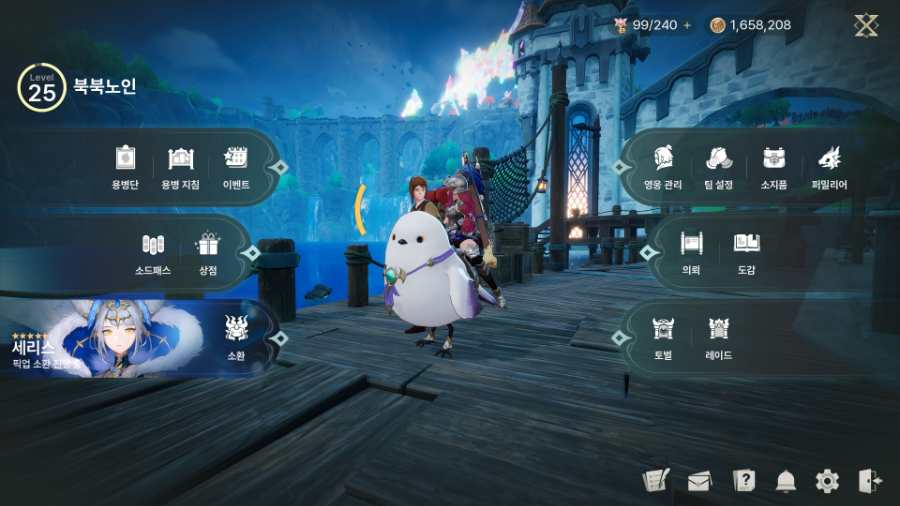
Task: Open the 소드패스 pass menu
Action: [x=152, y=252]
